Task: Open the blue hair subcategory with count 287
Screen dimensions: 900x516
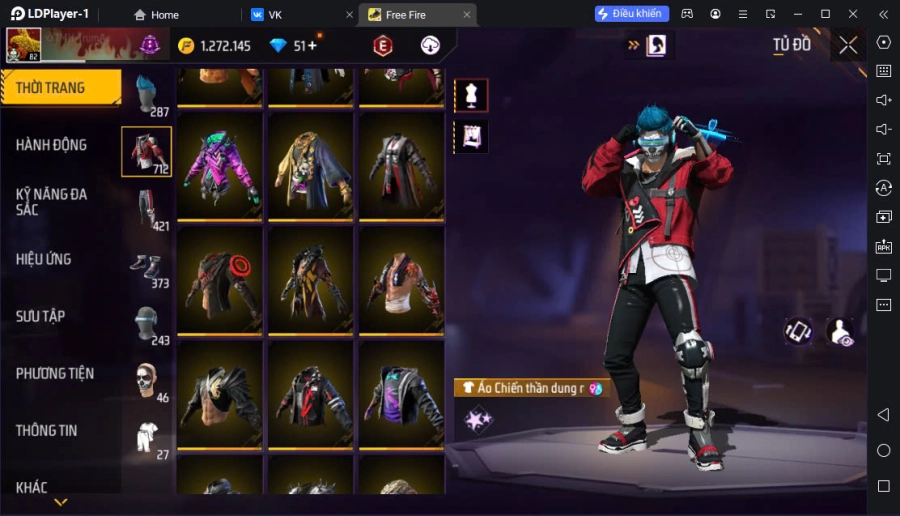Action: pos(147,95)
